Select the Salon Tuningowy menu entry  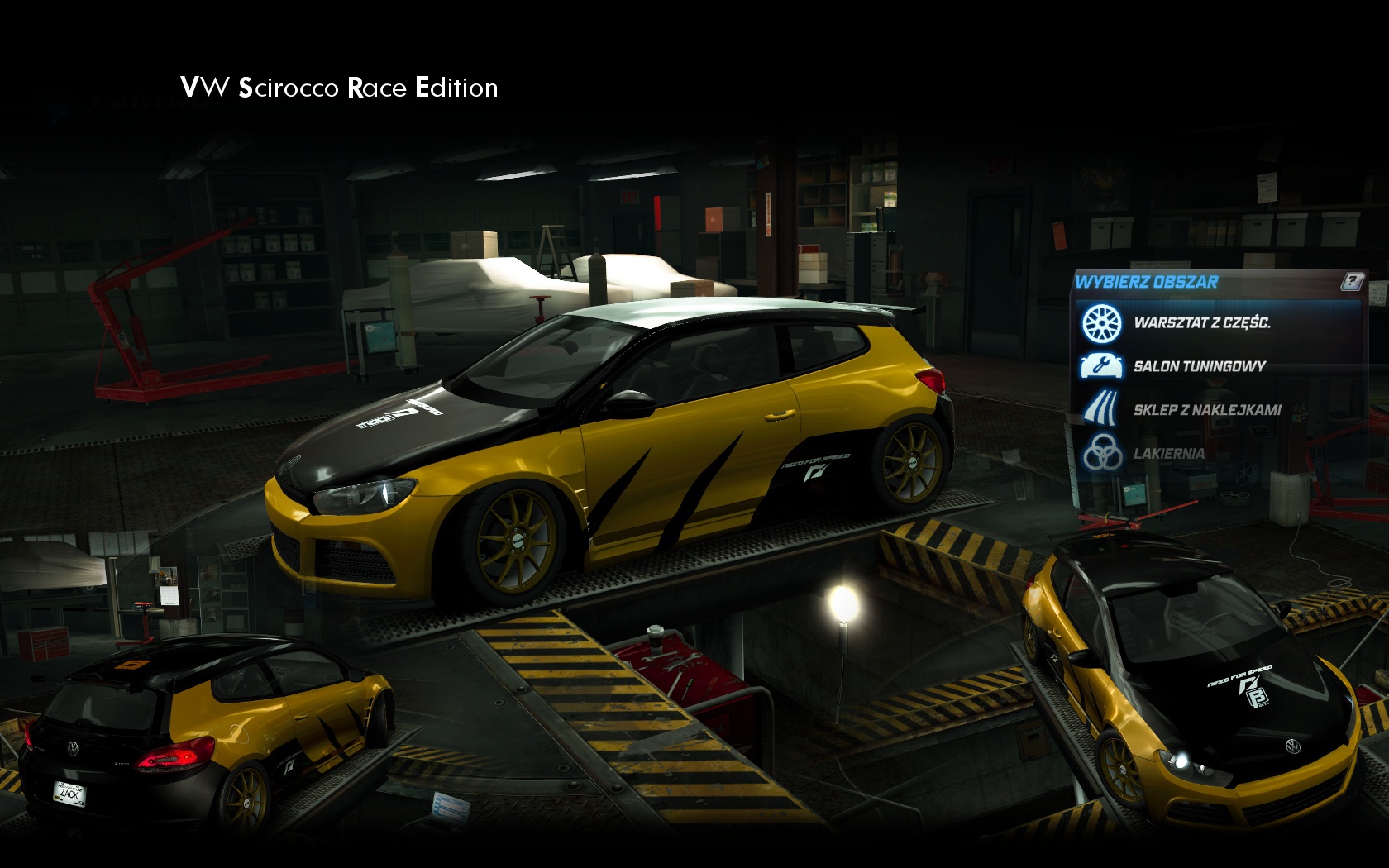[1198, 366]
